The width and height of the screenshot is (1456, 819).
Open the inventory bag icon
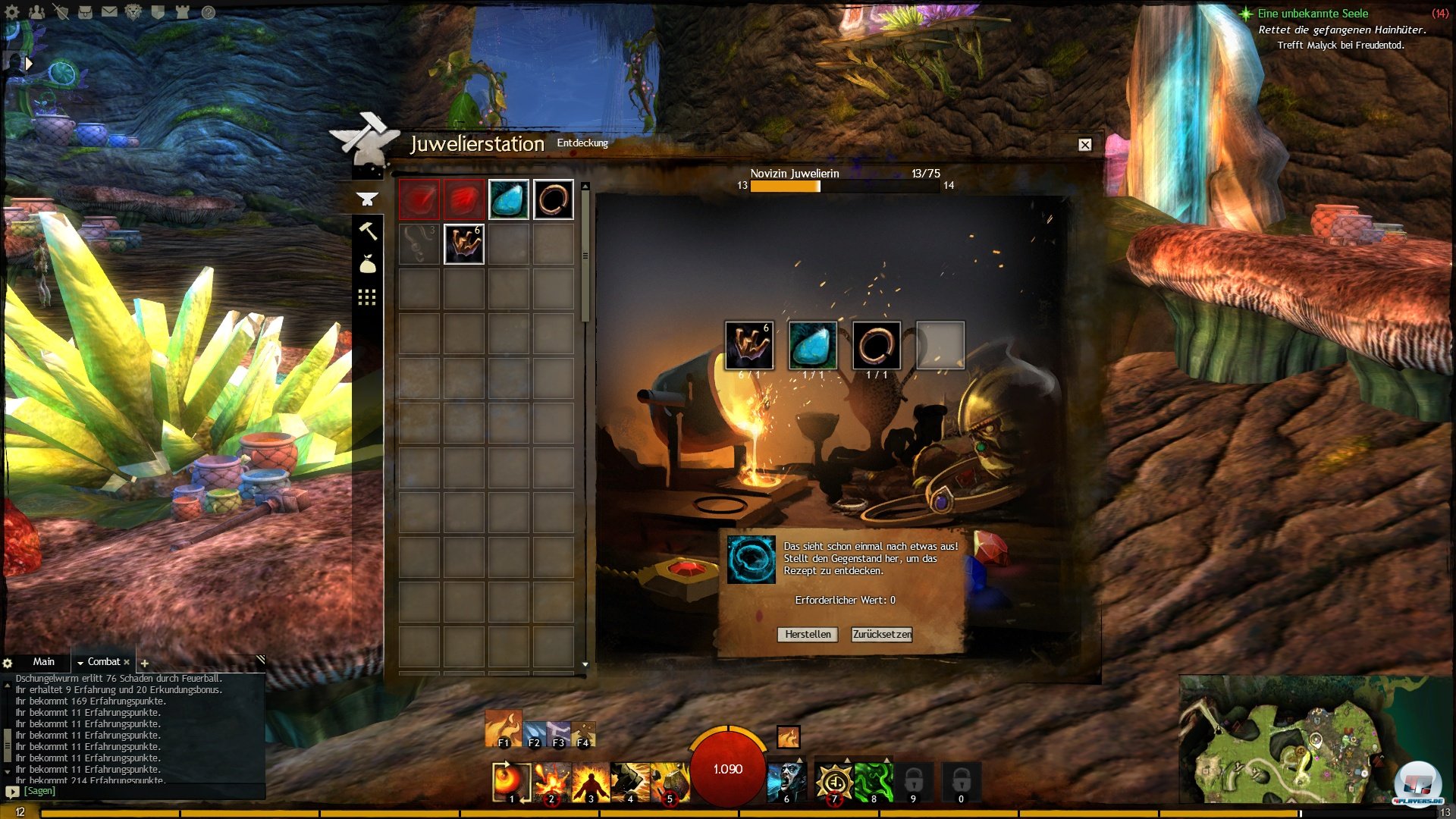point(86,11)
